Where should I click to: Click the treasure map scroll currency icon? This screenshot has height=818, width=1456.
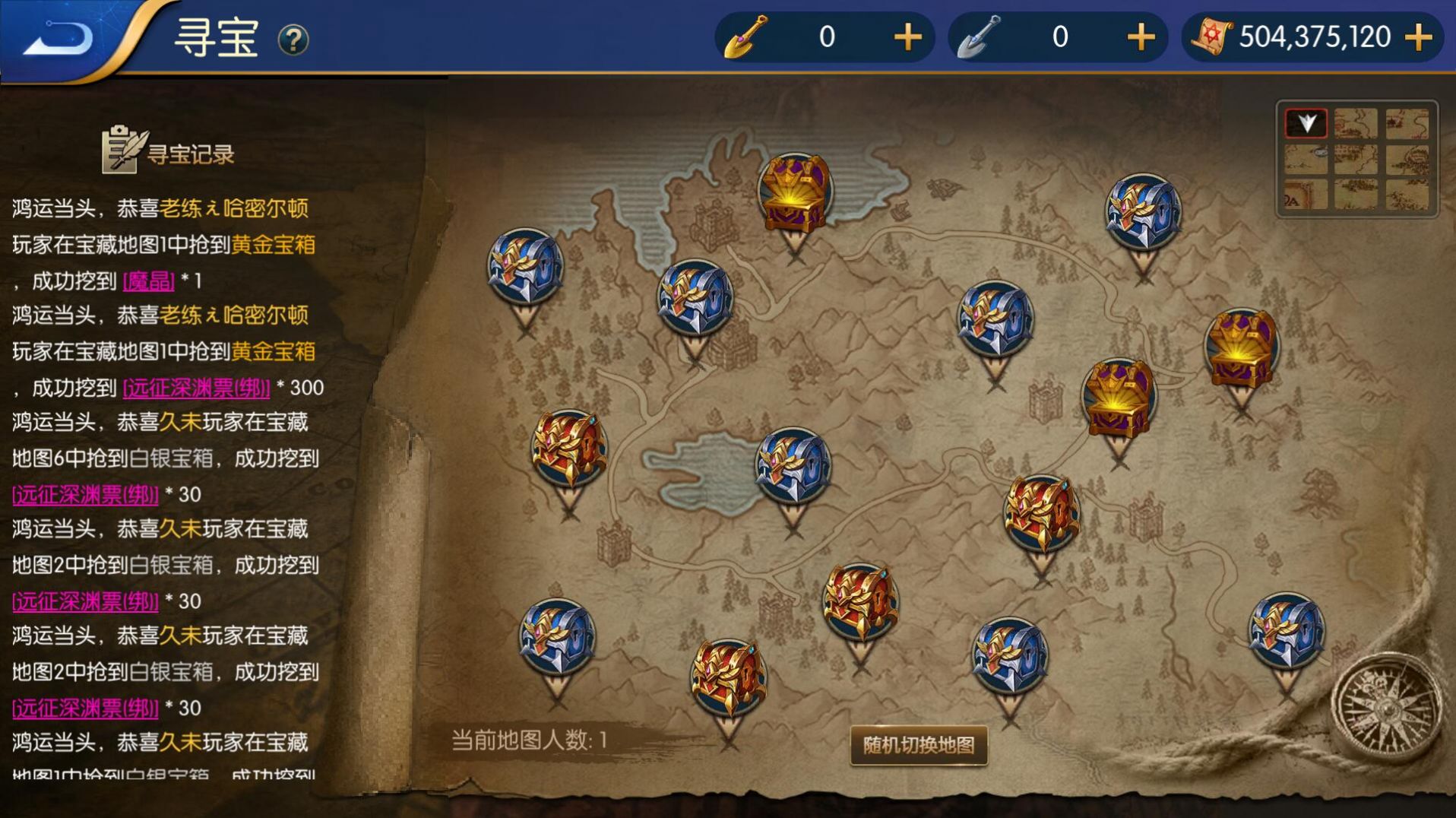click(x=1214, y=36)
